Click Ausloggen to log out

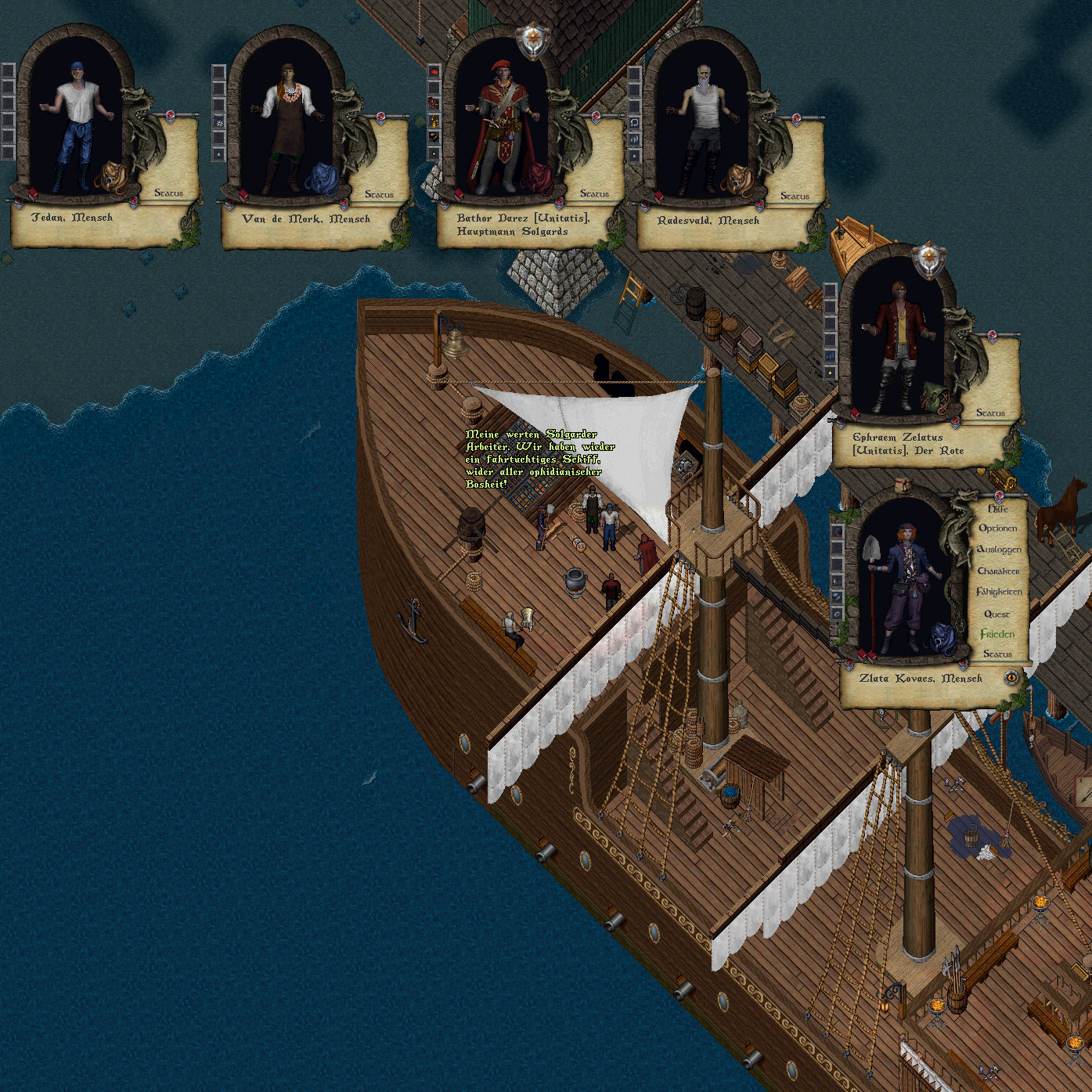pyautogui.click(x=998, y=550)
